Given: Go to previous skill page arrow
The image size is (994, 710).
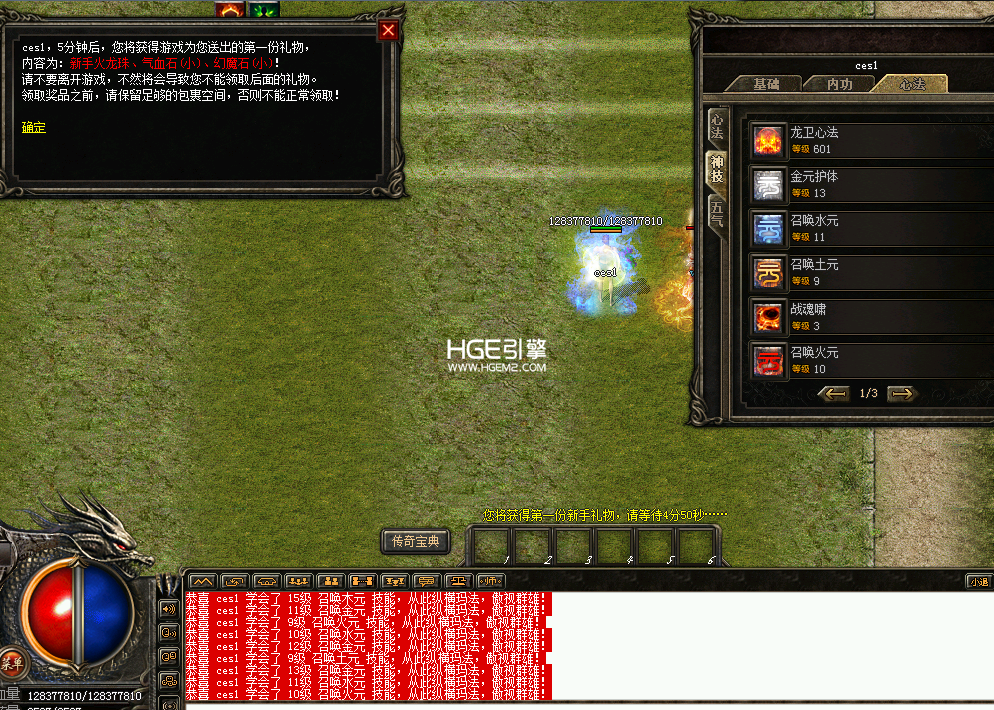Looking at the screenshot, I should point(834,394).
